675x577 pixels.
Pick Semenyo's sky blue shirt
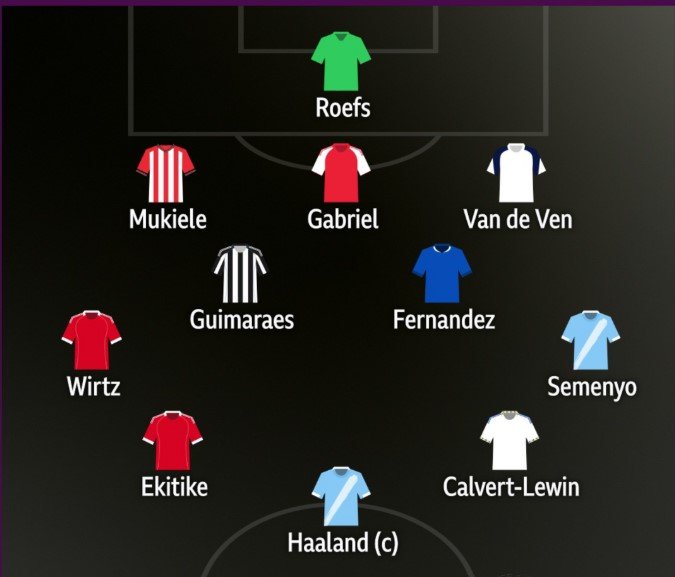(x=591, y=341)
